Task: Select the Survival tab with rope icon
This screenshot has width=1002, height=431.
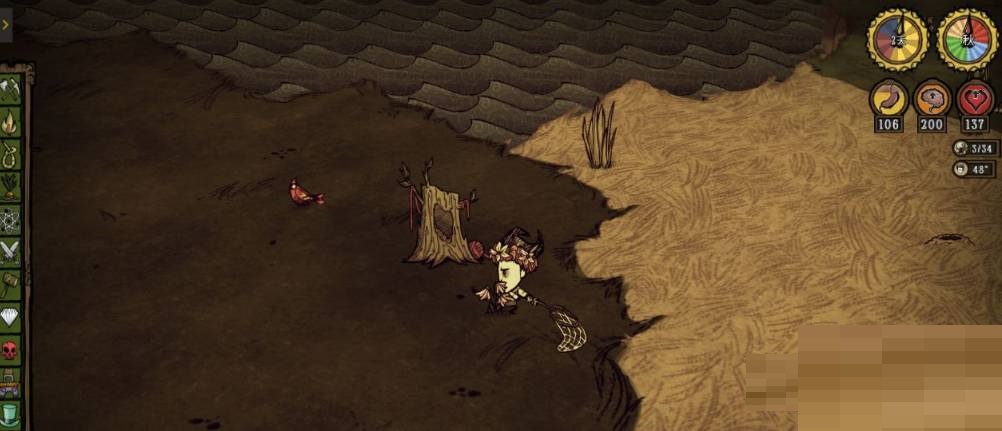Action: coord(10,154)
